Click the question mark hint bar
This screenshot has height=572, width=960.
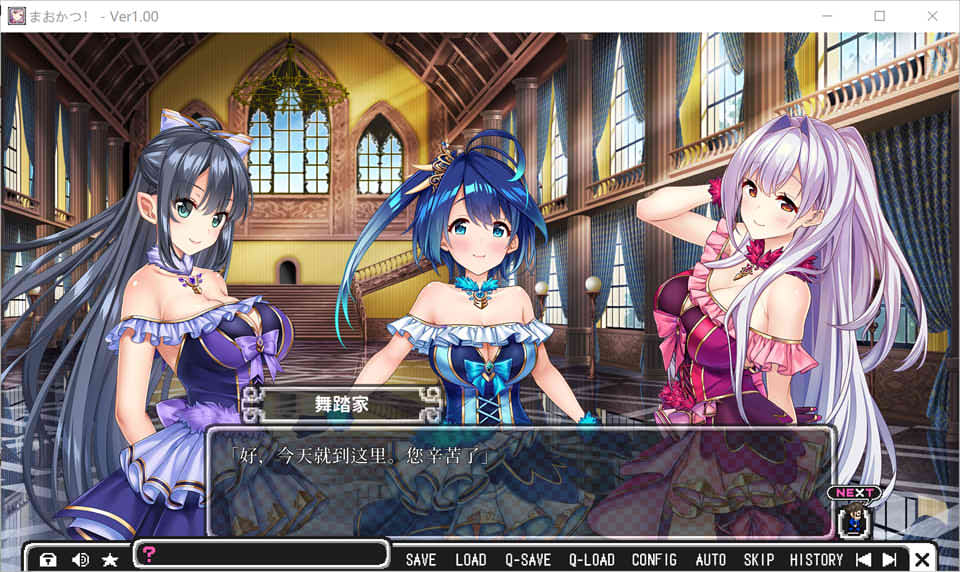point(260,555)
